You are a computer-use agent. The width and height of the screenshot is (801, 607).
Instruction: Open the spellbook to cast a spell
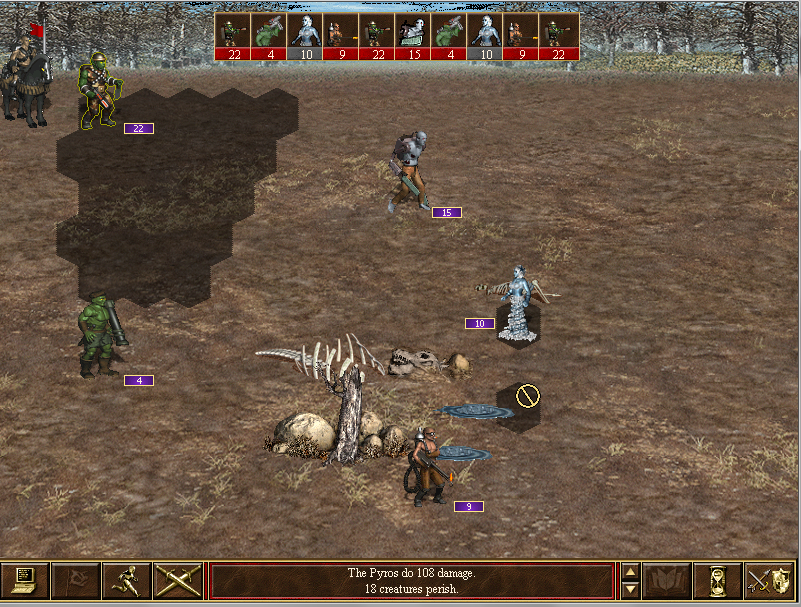click(666, 581)
